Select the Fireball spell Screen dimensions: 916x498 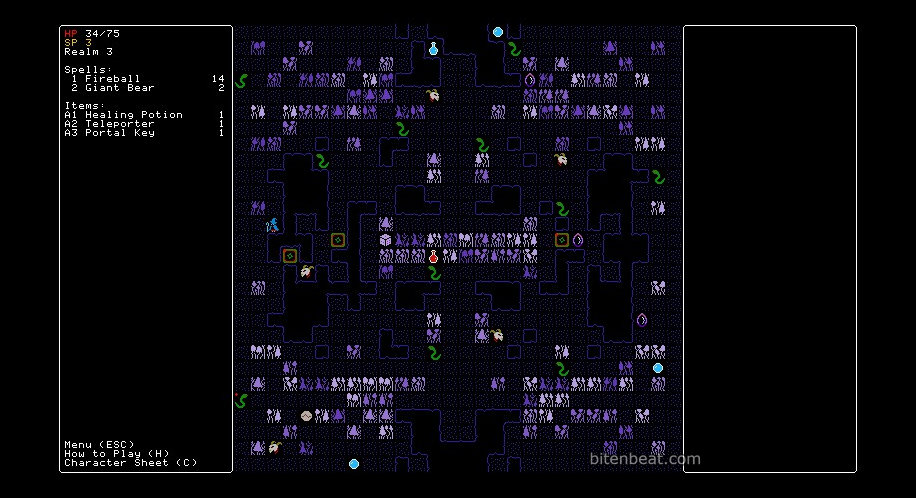coord(112,78)
